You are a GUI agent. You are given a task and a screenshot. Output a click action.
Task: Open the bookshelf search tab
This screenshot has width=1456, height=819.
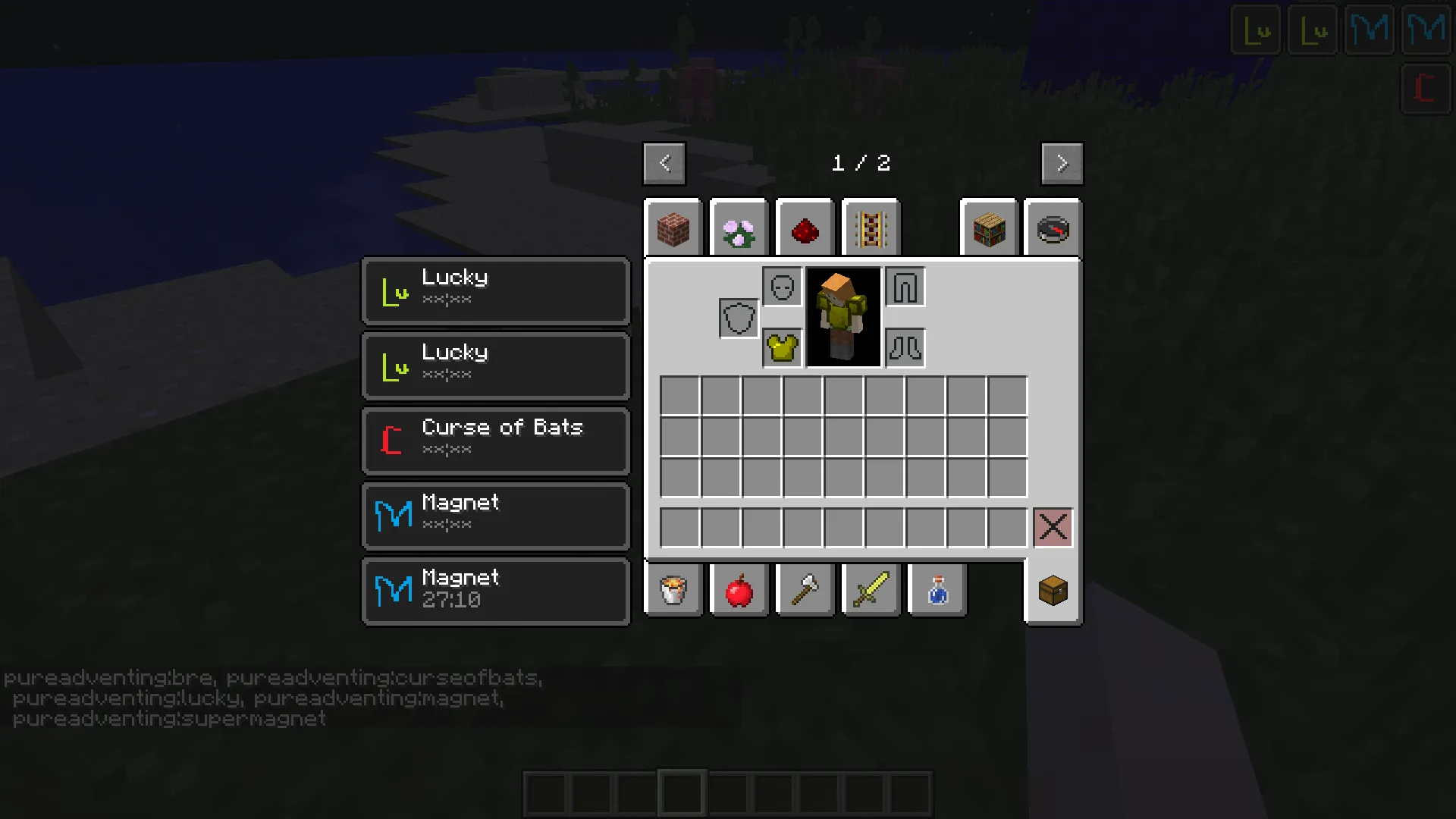pyautogui.click(x=988, y=227)
